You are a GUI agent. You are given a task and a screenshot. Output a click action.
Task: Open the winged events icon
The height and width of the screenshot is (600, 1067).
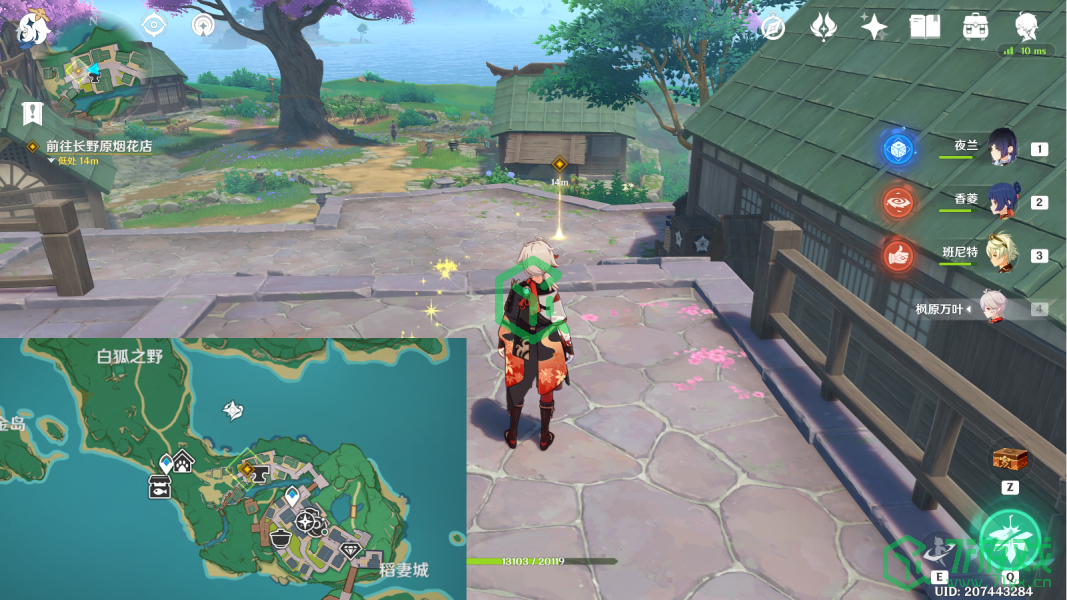click(x=823, y=27)
